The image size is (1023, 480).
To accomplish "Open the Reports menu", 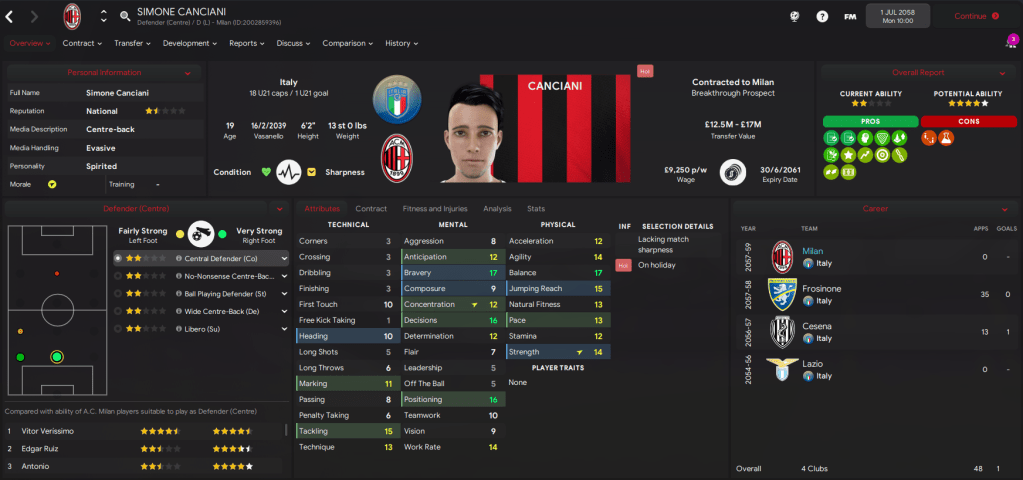I will 246,43.
